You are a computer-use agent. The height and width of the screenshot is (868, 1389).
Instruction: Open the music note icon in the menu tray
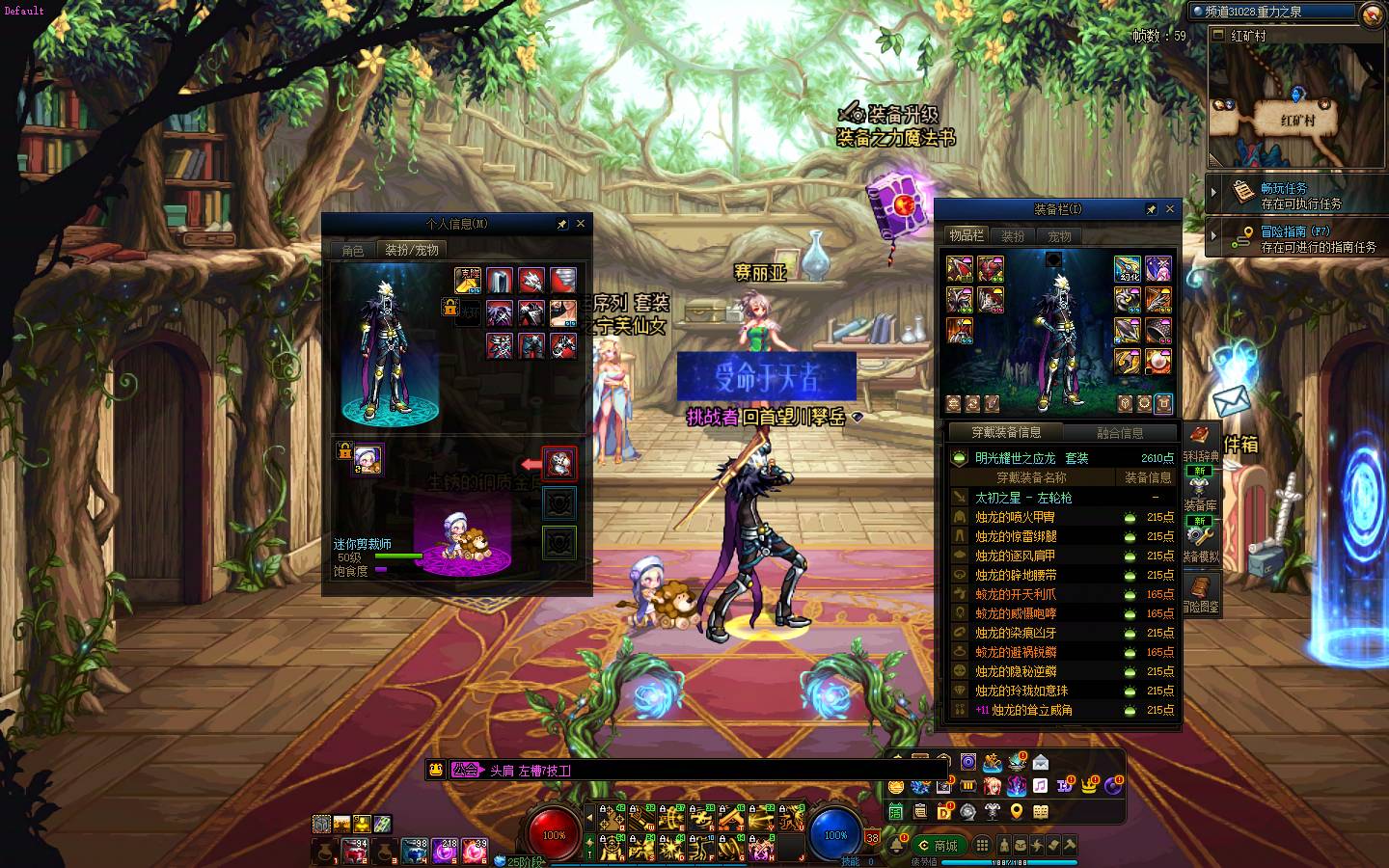(x=1040, y=786)
